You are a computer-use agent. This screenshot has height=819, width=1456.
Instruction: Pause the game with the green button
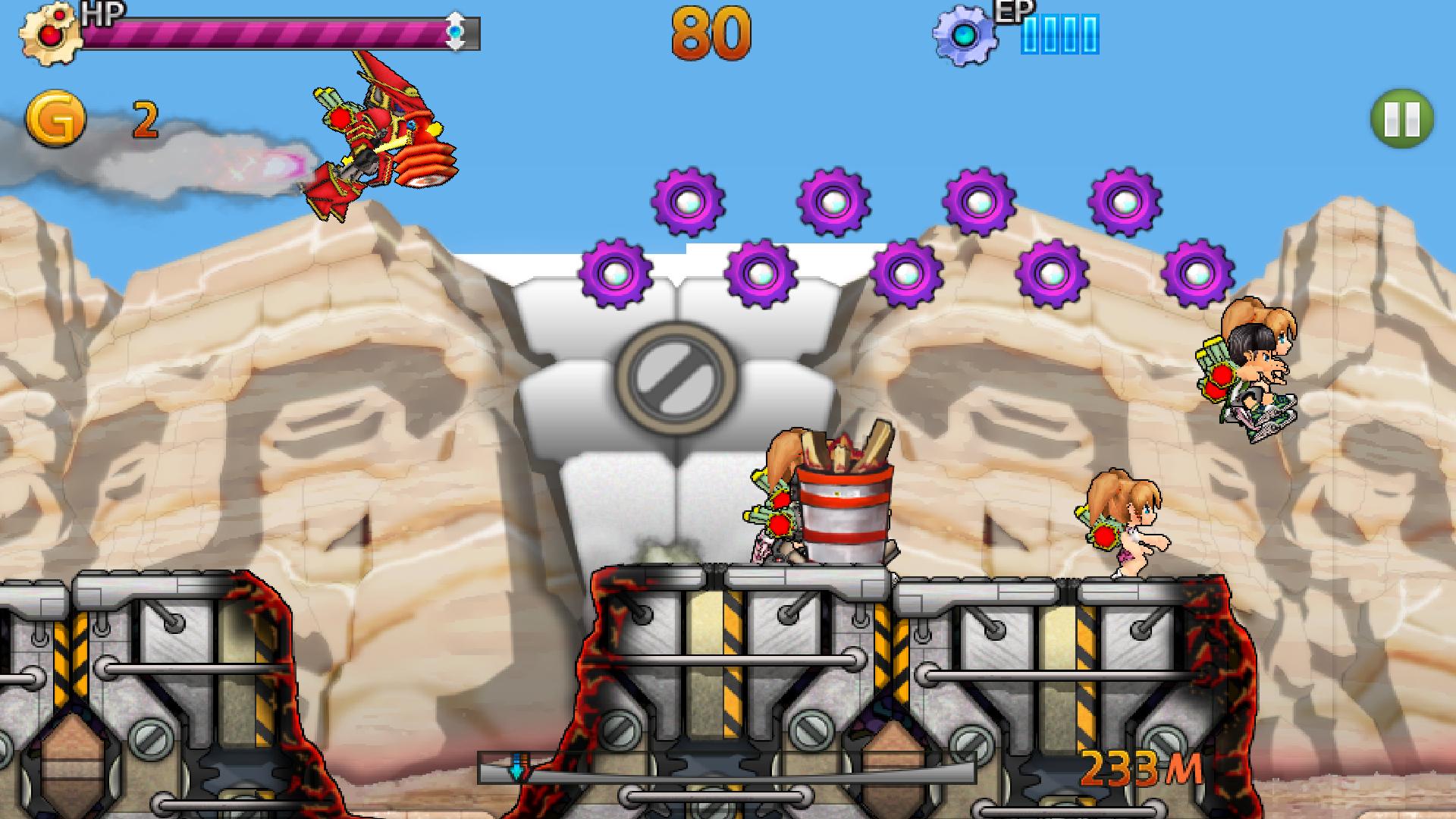1401,119
